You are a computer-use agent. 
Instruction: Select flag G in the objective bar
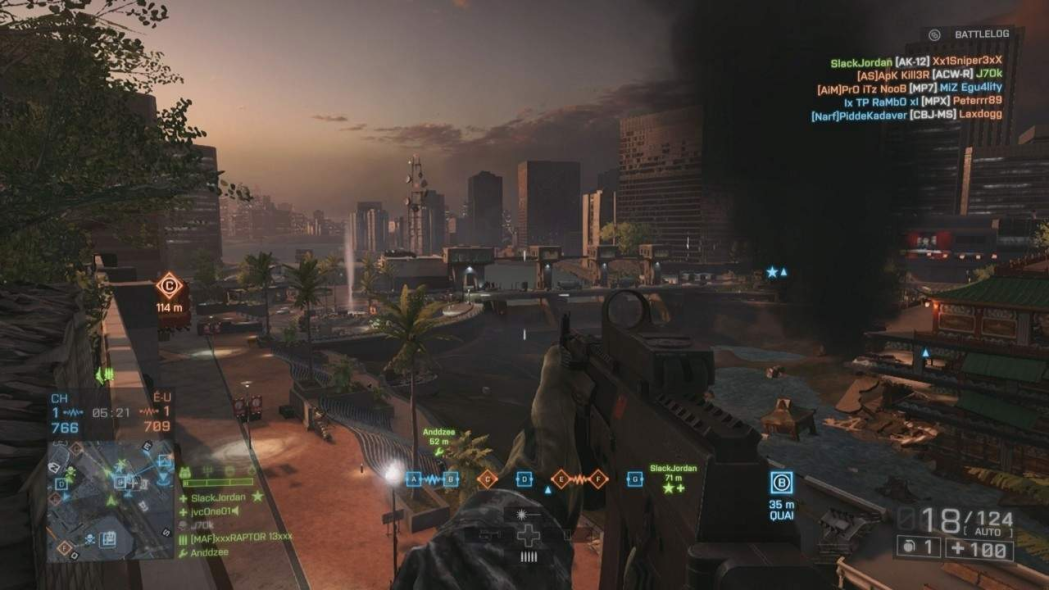(x=634, y=479)
